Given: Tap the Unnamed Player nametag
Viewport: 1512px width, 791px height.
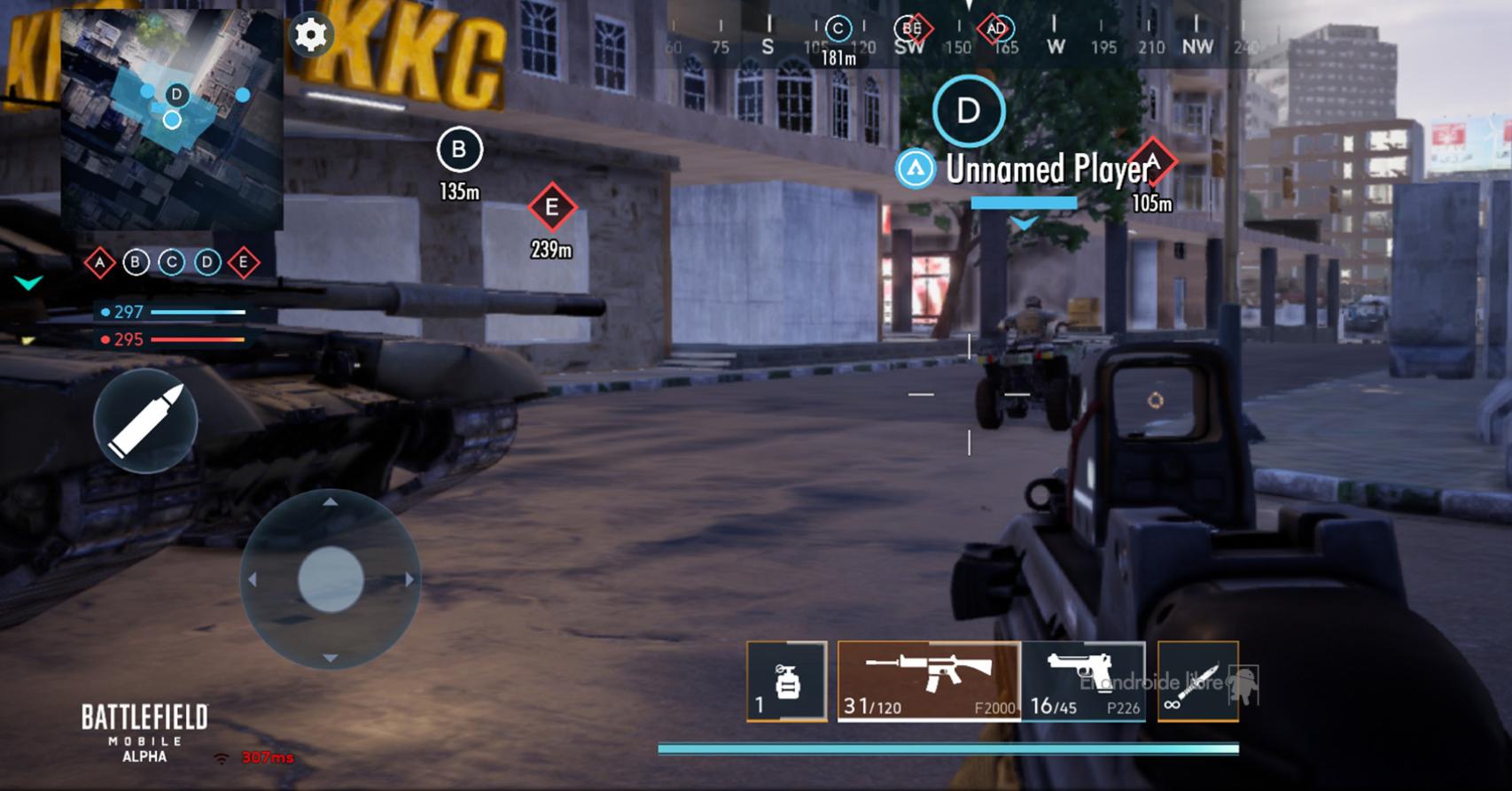Looking at the screenshot, I should coord(1046,168).
